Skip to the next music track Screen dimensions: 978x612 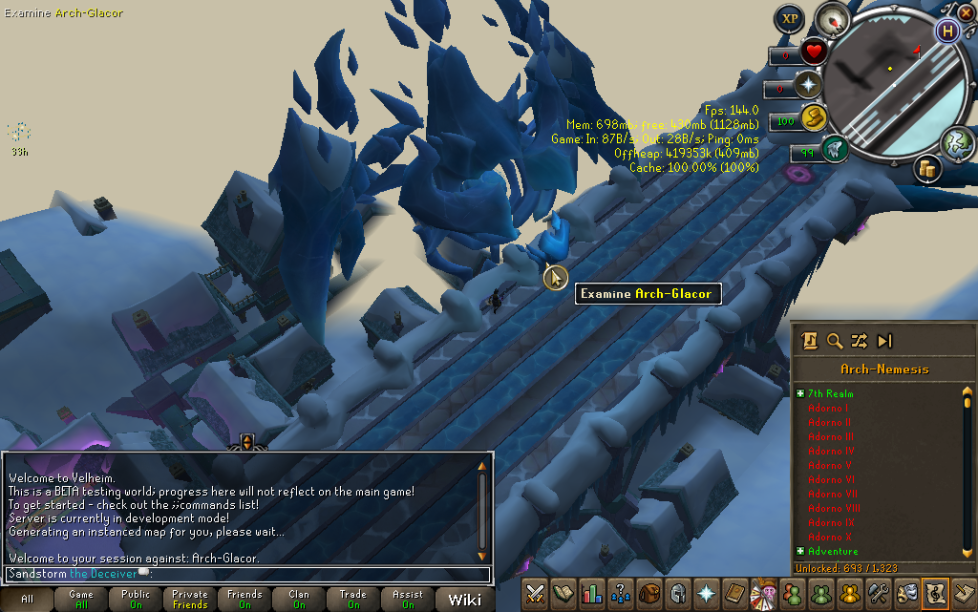(x=884, y=341)
